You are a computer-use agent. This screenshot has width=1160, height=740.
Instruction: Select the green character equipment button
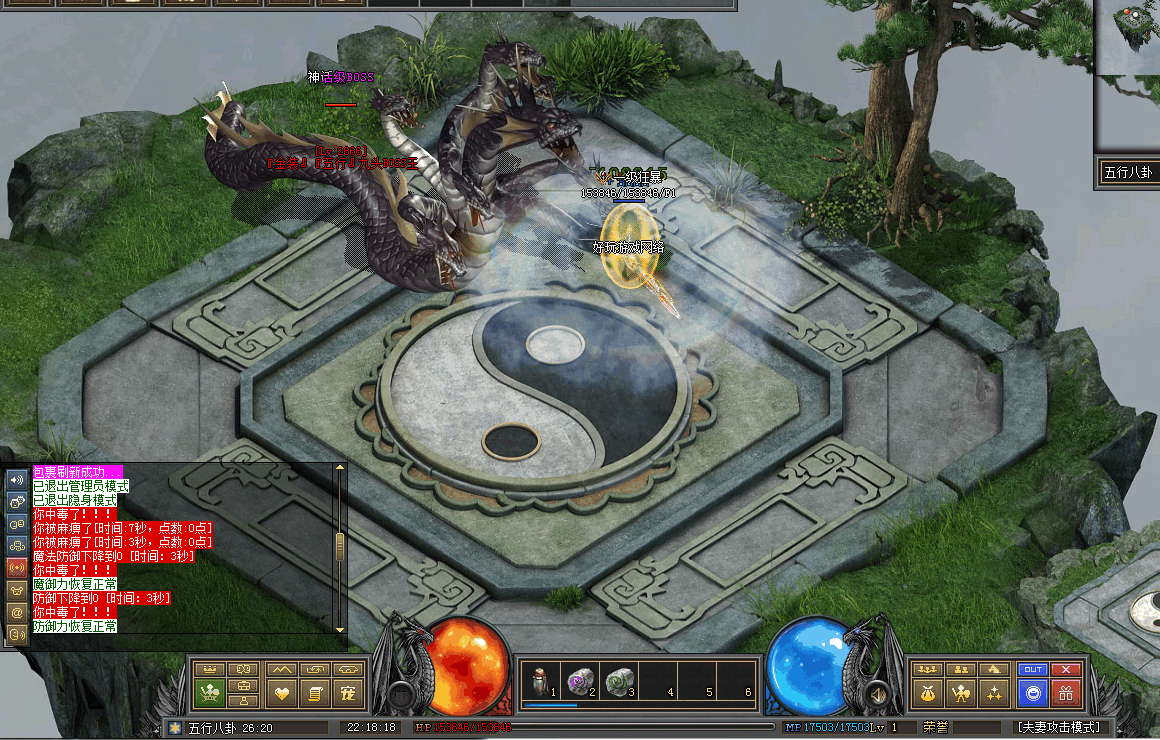(x=210, y=692)
